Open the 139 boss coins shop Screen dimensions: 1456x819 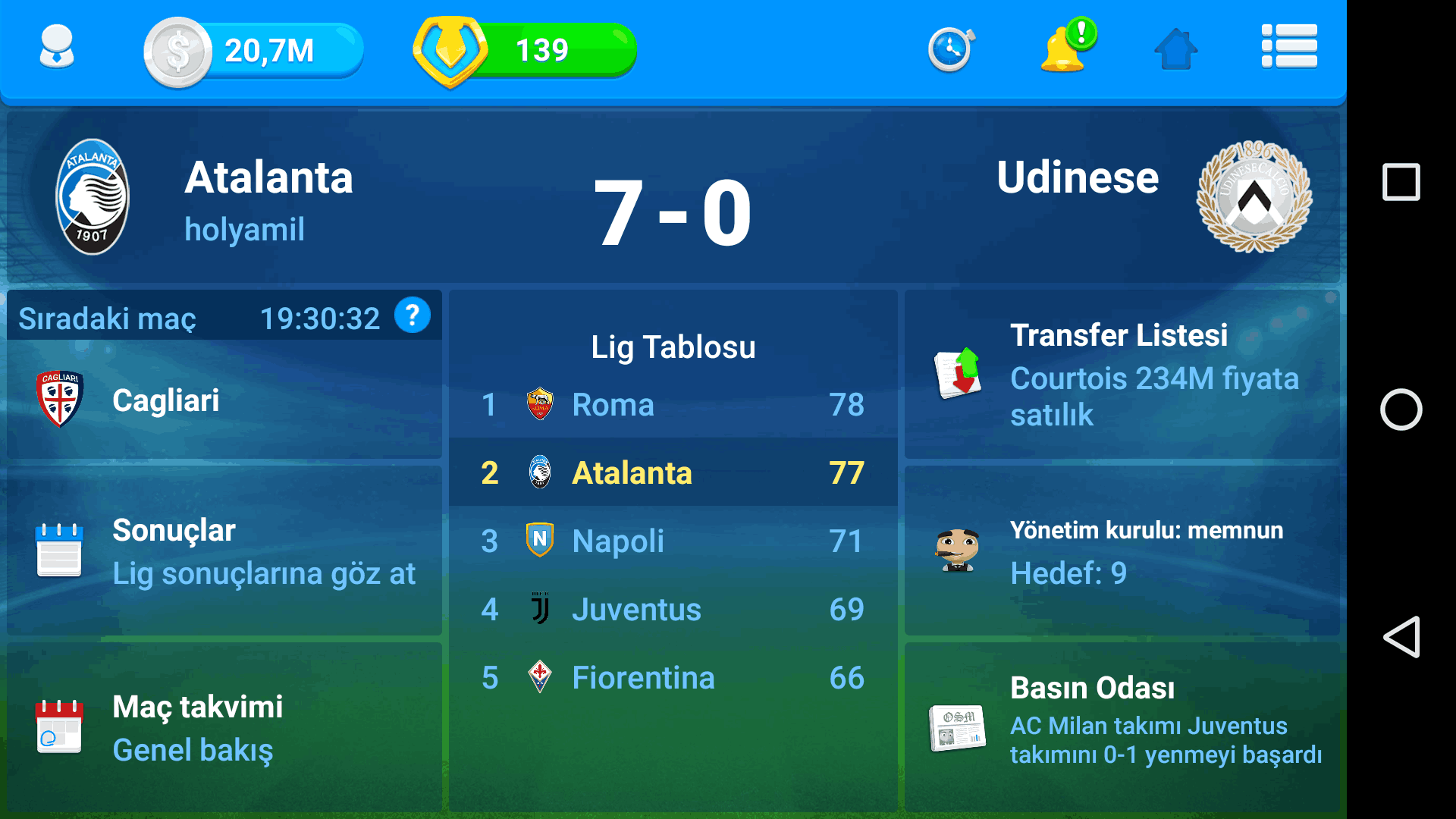coord(523,50)
